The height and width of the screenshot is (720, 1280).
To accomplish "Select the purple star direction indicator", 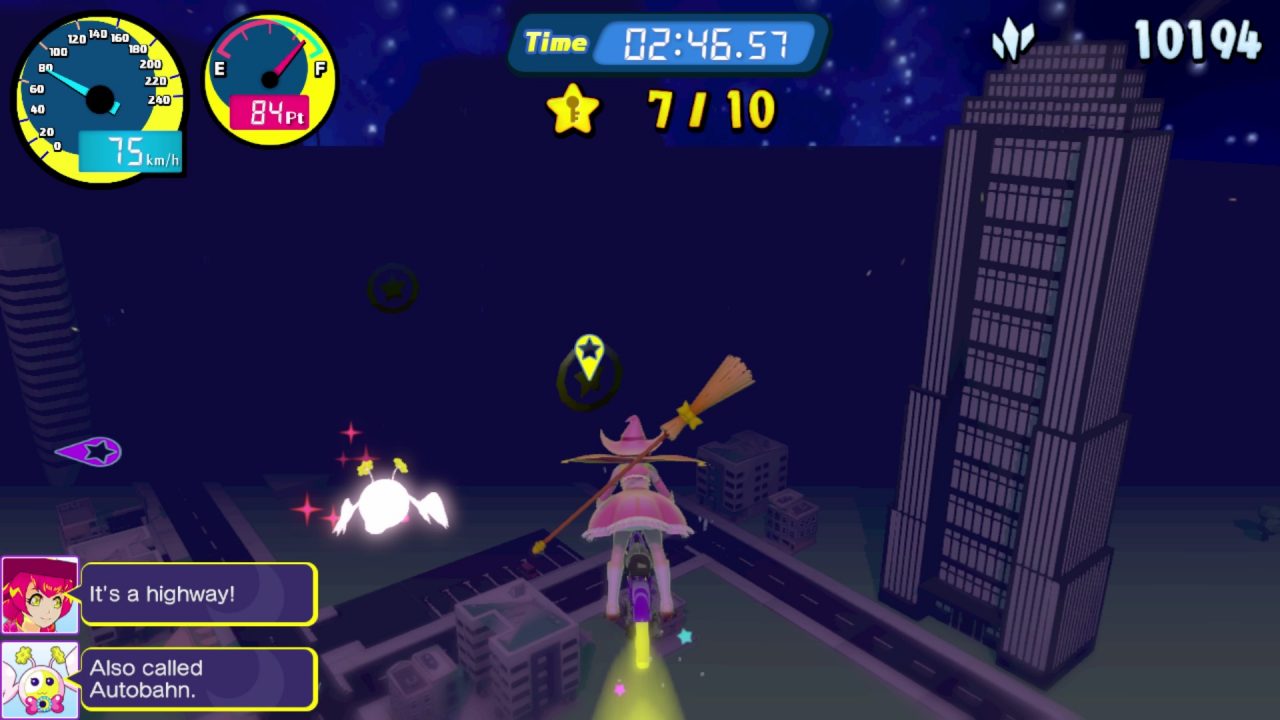I will 92,452.
